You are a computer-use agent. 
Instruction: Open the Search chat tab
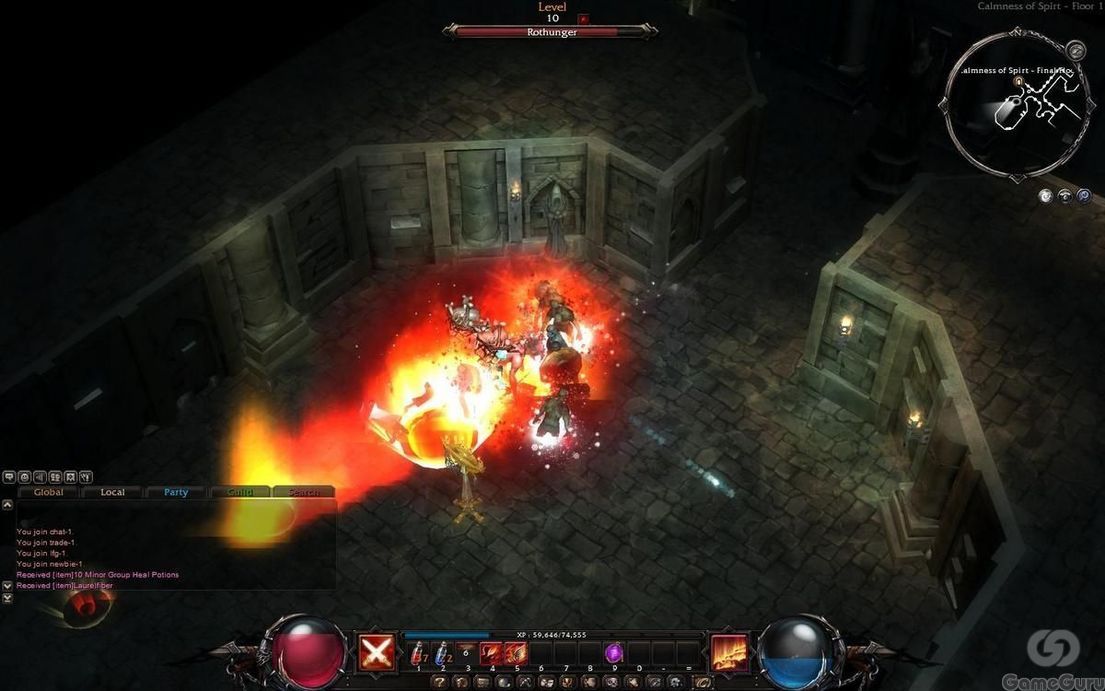tap(303, 492)
